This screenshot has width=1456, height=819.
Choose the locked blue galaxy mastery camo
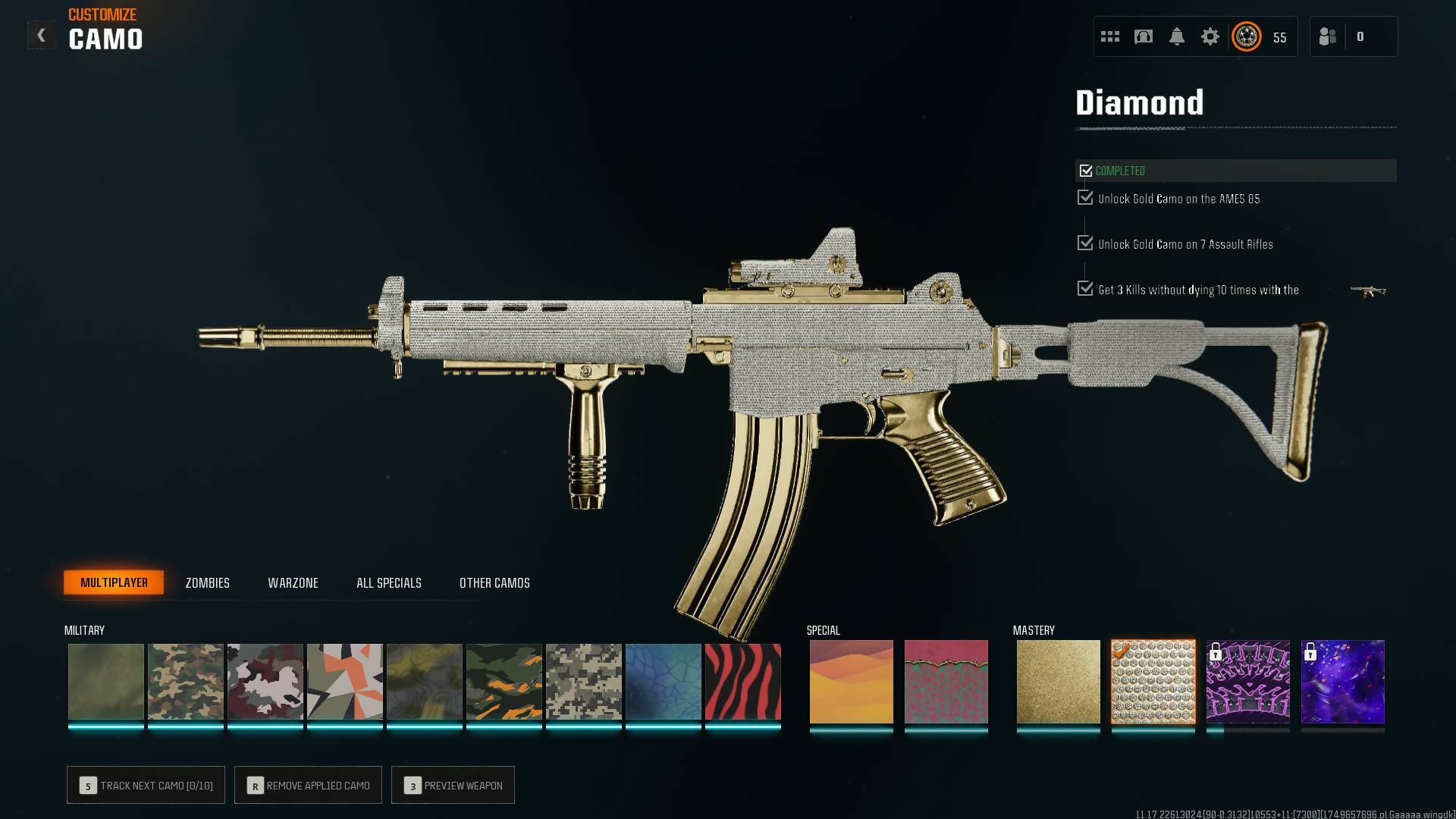coord(1342,681)
